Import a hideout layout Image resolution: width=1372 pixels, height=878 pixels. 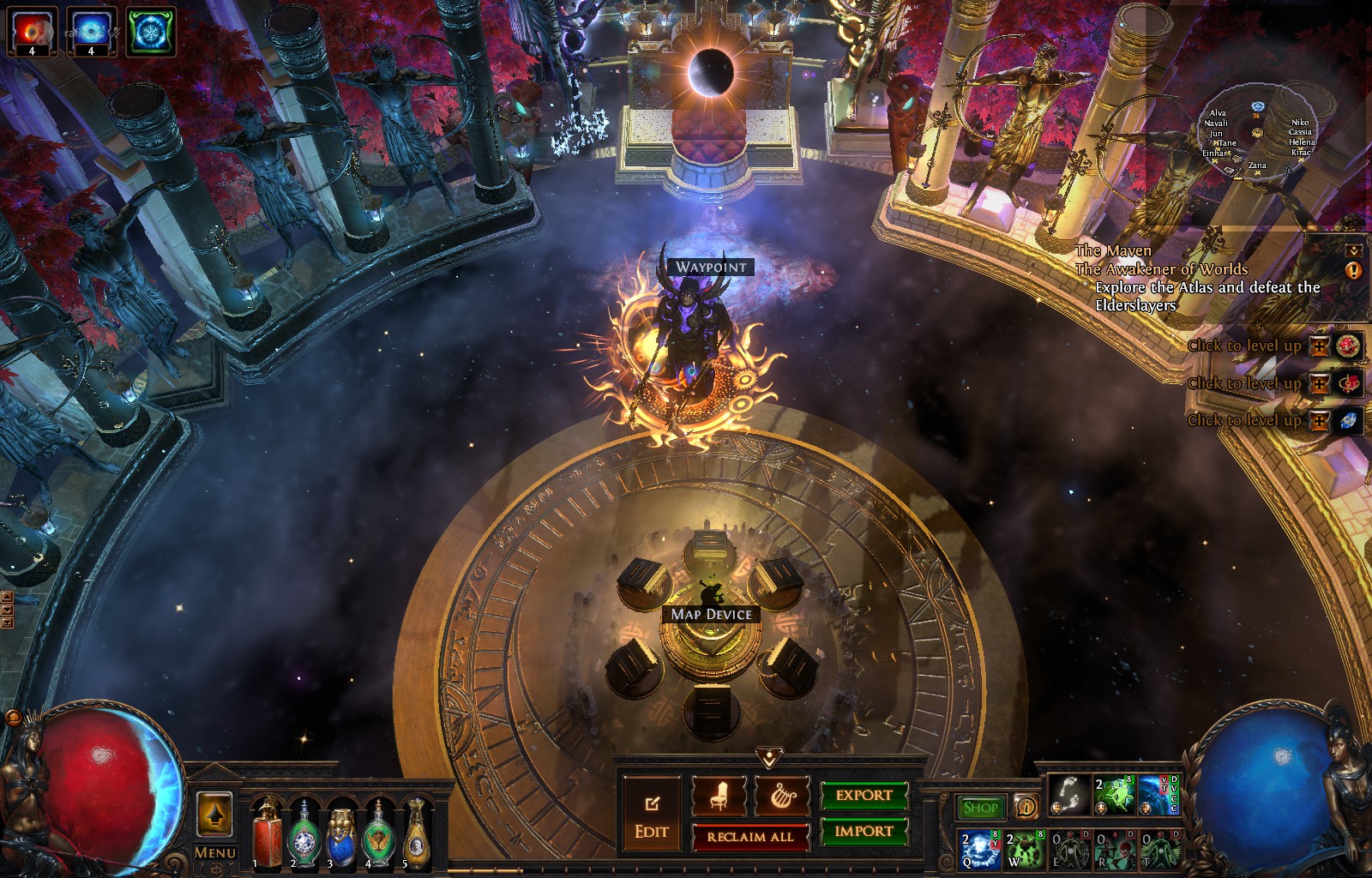tap(864, 831)
